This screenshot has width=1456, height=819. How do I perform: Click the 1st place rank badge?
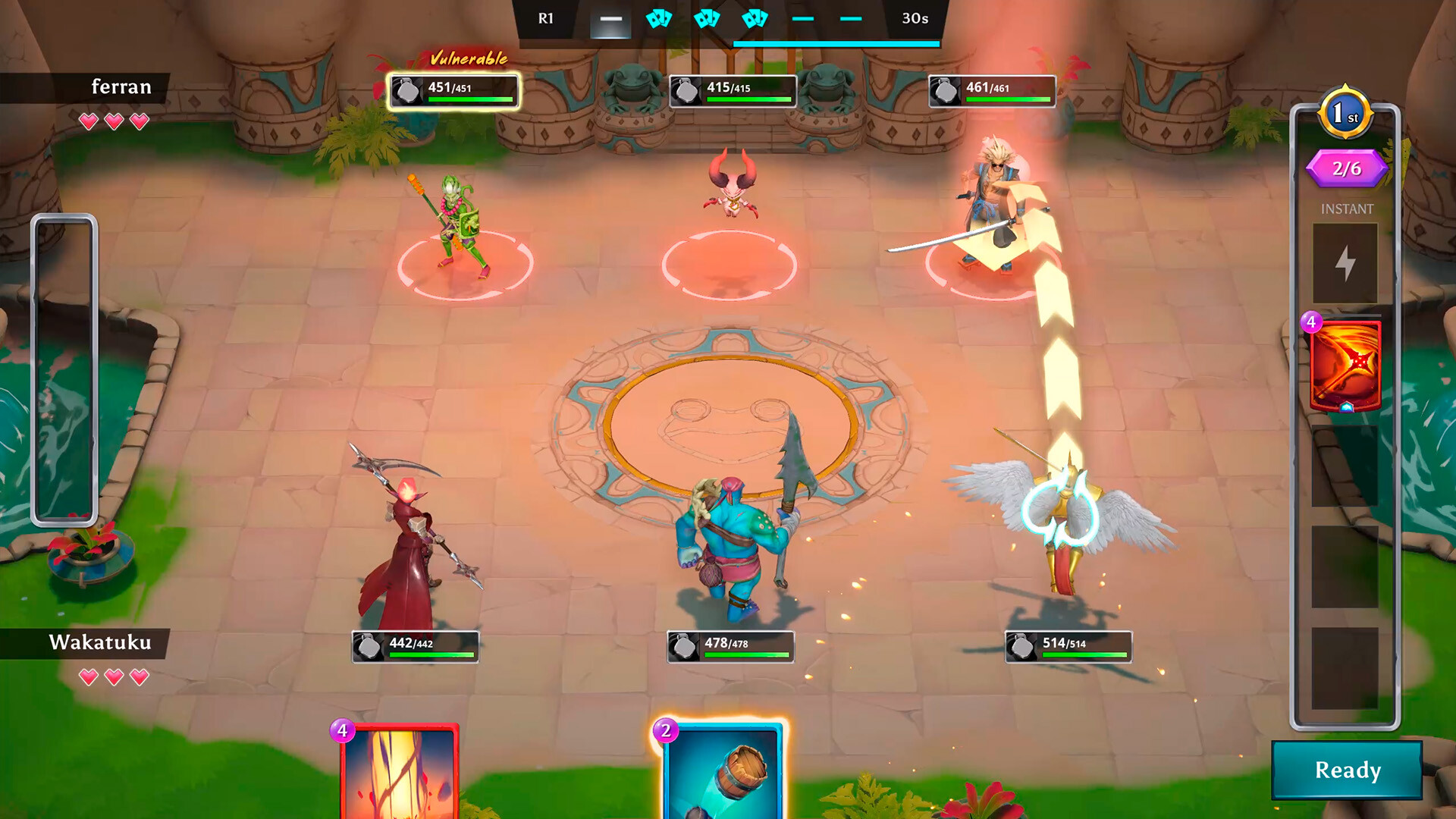[1346, 111]
